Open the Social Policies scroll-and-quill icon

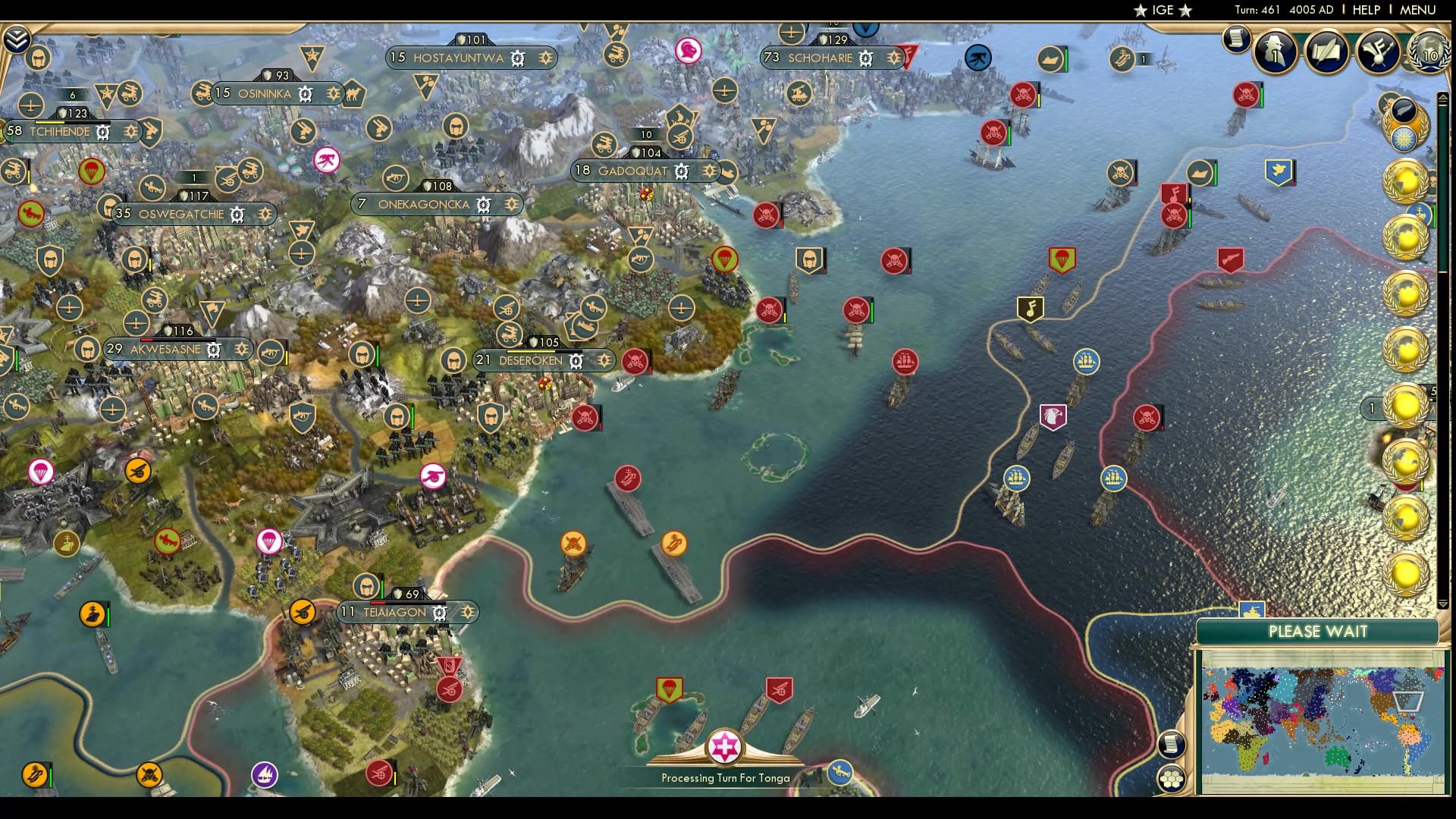click(1326, 53)
